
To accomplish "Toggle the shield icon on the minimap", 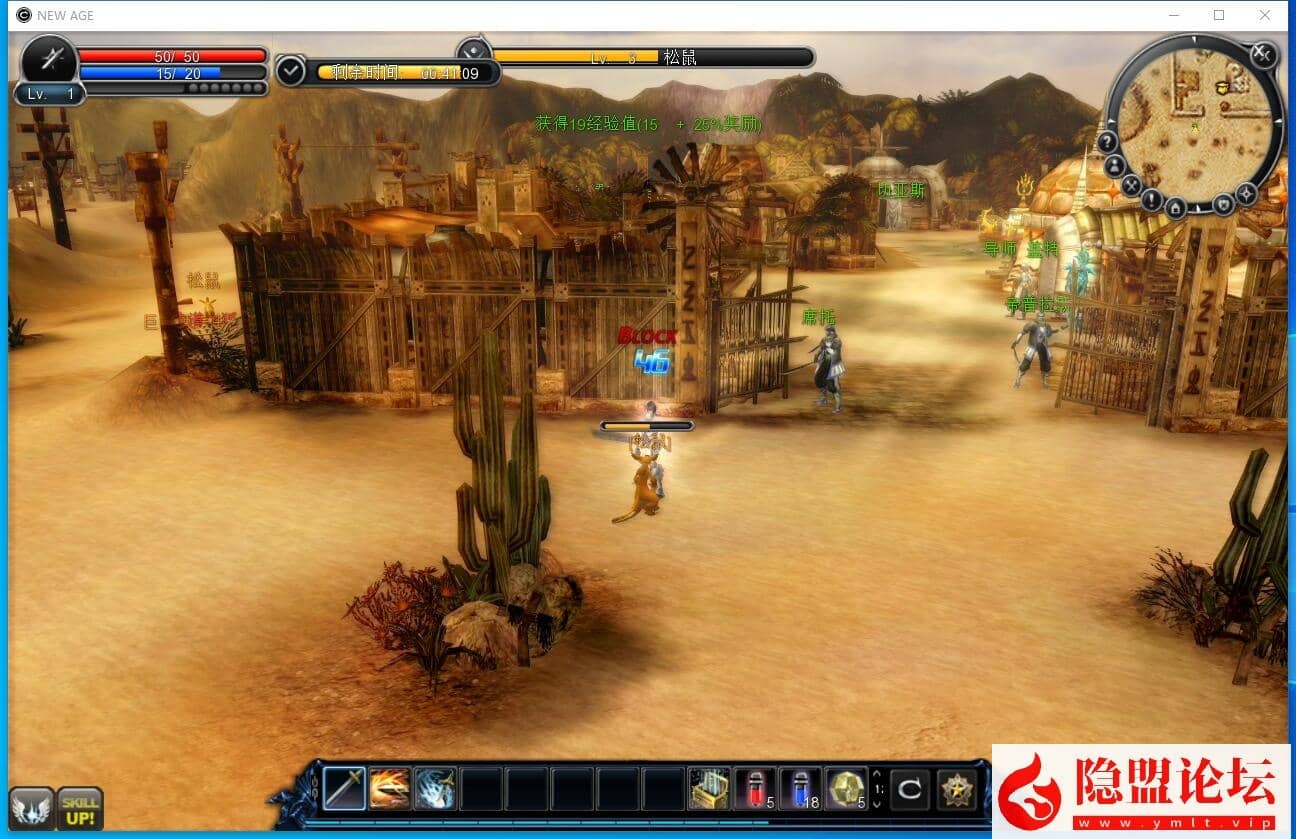I will pos(1223,205).
